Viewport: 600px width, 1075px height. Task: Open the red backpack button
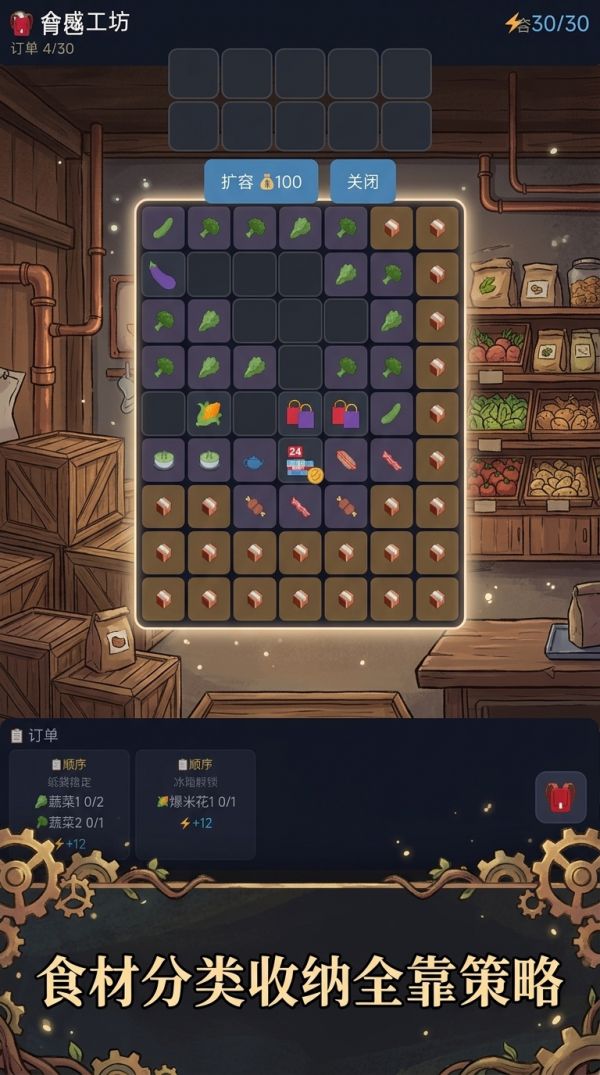(x=560, y=797)
